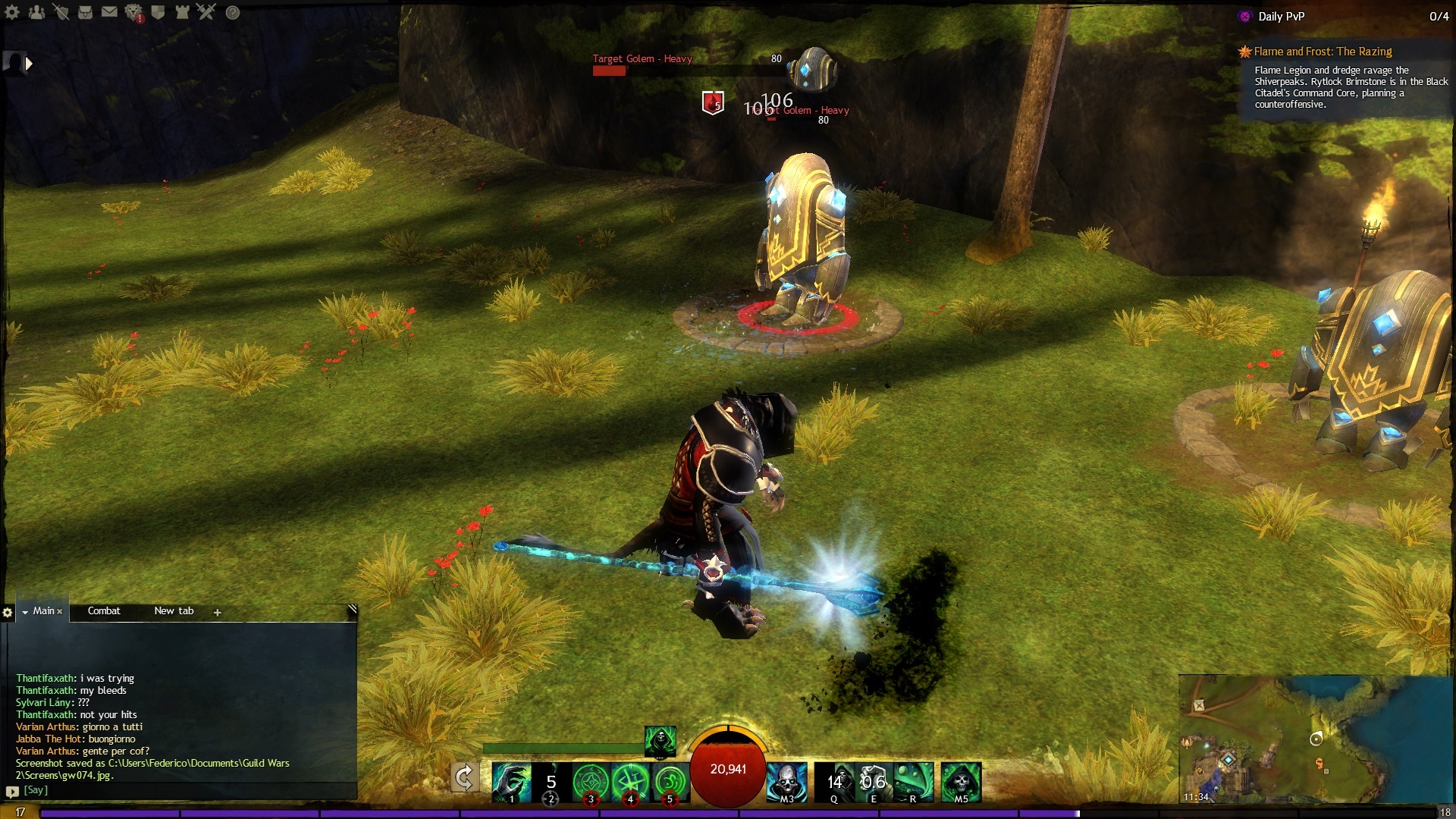Open the question mark help icon
Screen dimensions: 1456x819
233,12
